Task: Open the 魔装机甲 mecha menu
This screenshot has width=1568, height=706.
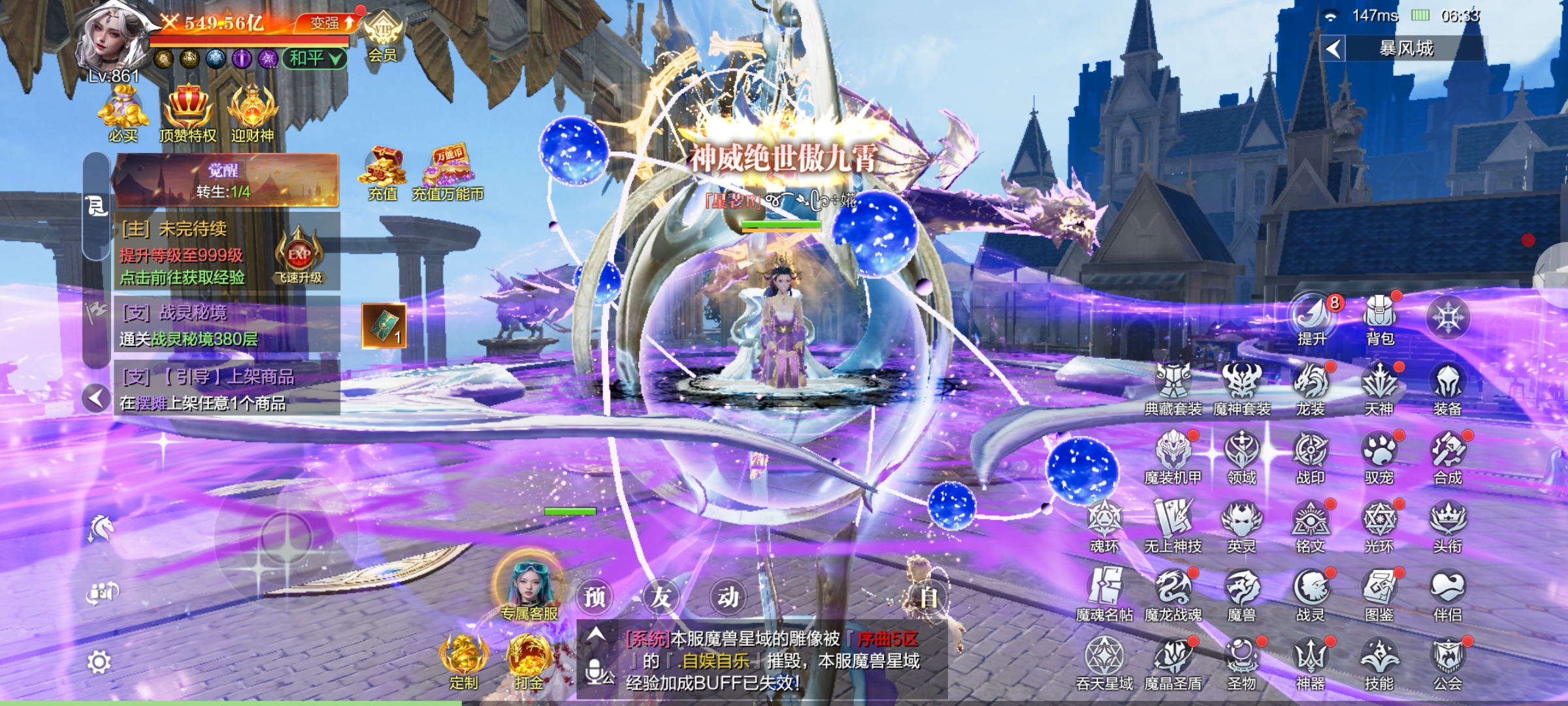Action: [x=1173, y=456]
